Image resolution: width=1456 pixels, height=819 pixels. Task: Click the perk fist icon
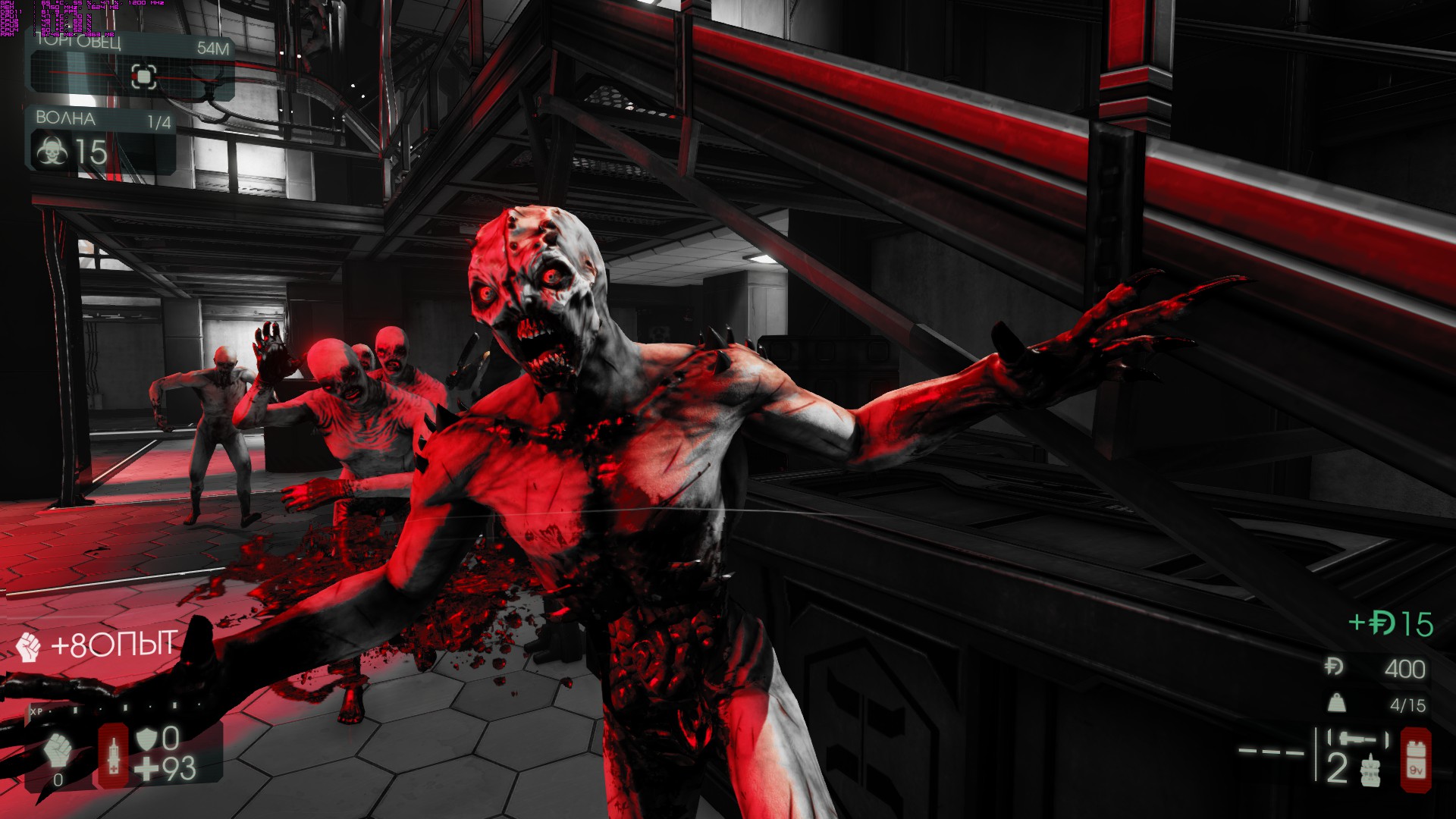[58, 751]
